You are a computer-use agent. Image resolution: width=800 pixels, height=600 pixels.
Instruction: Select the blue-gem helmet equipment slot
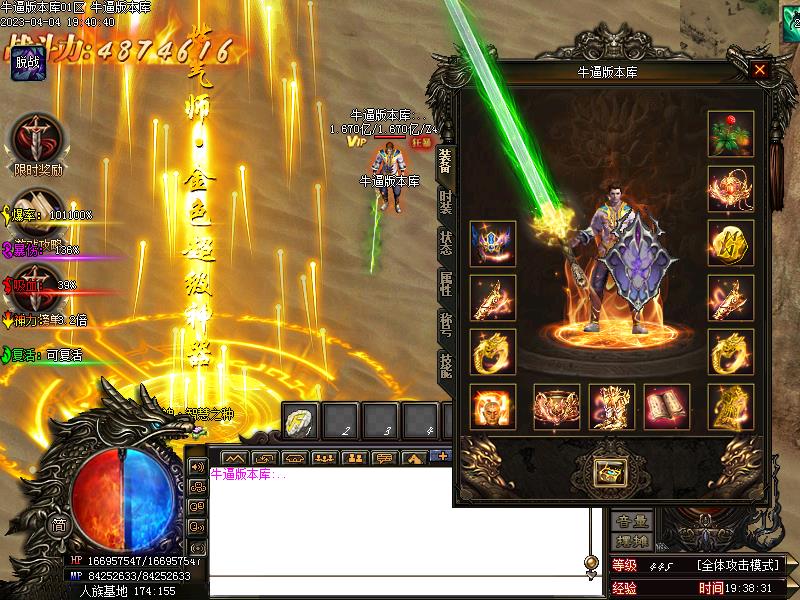pos(493,244)
